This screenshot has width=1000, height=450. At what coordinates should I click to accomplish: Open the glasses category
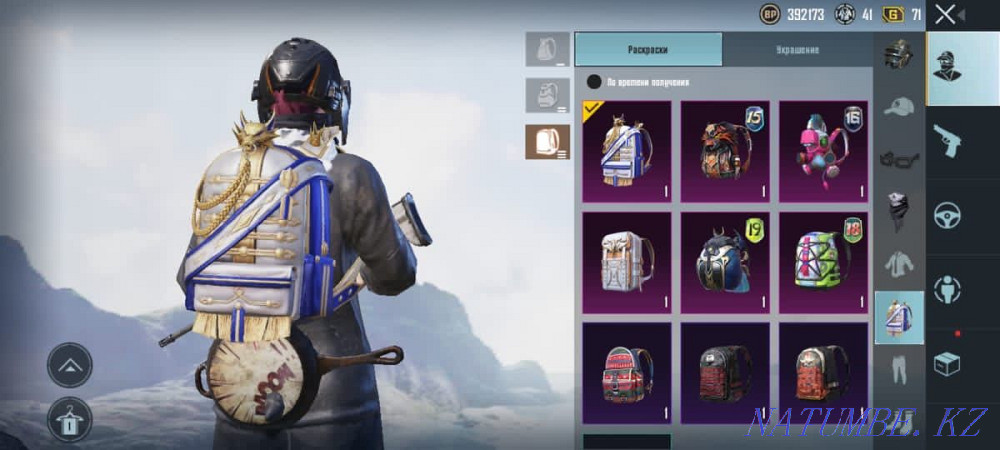point(899,159)
